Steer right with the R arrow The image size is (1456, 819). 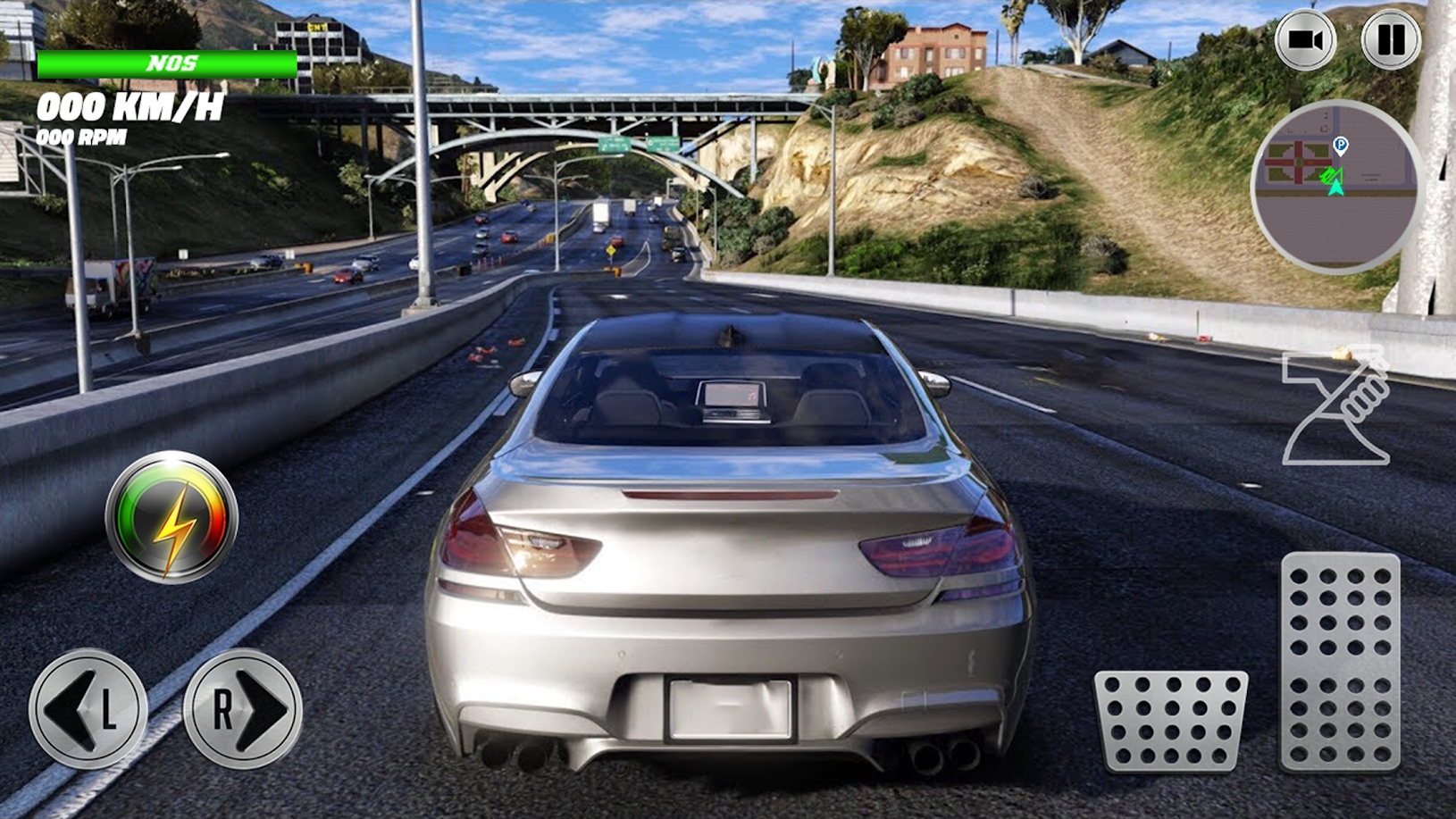[x=243, y=708]
